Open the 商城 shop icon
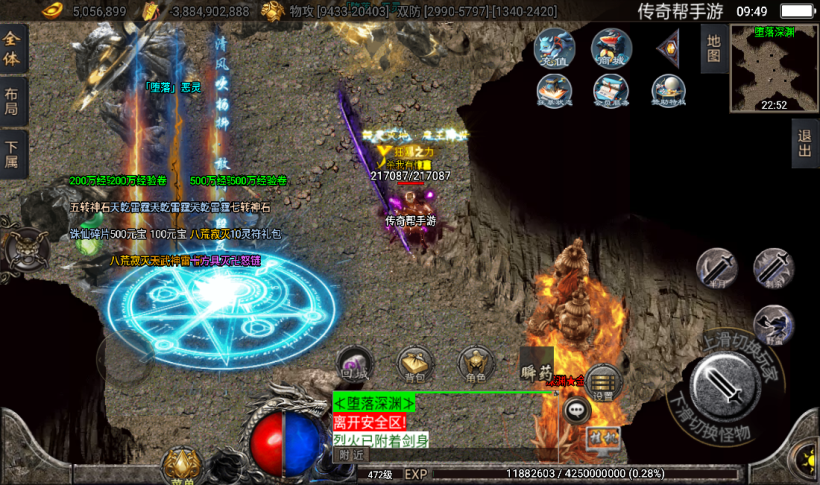This screenshot has width=820, height=485. coord(611,49)
